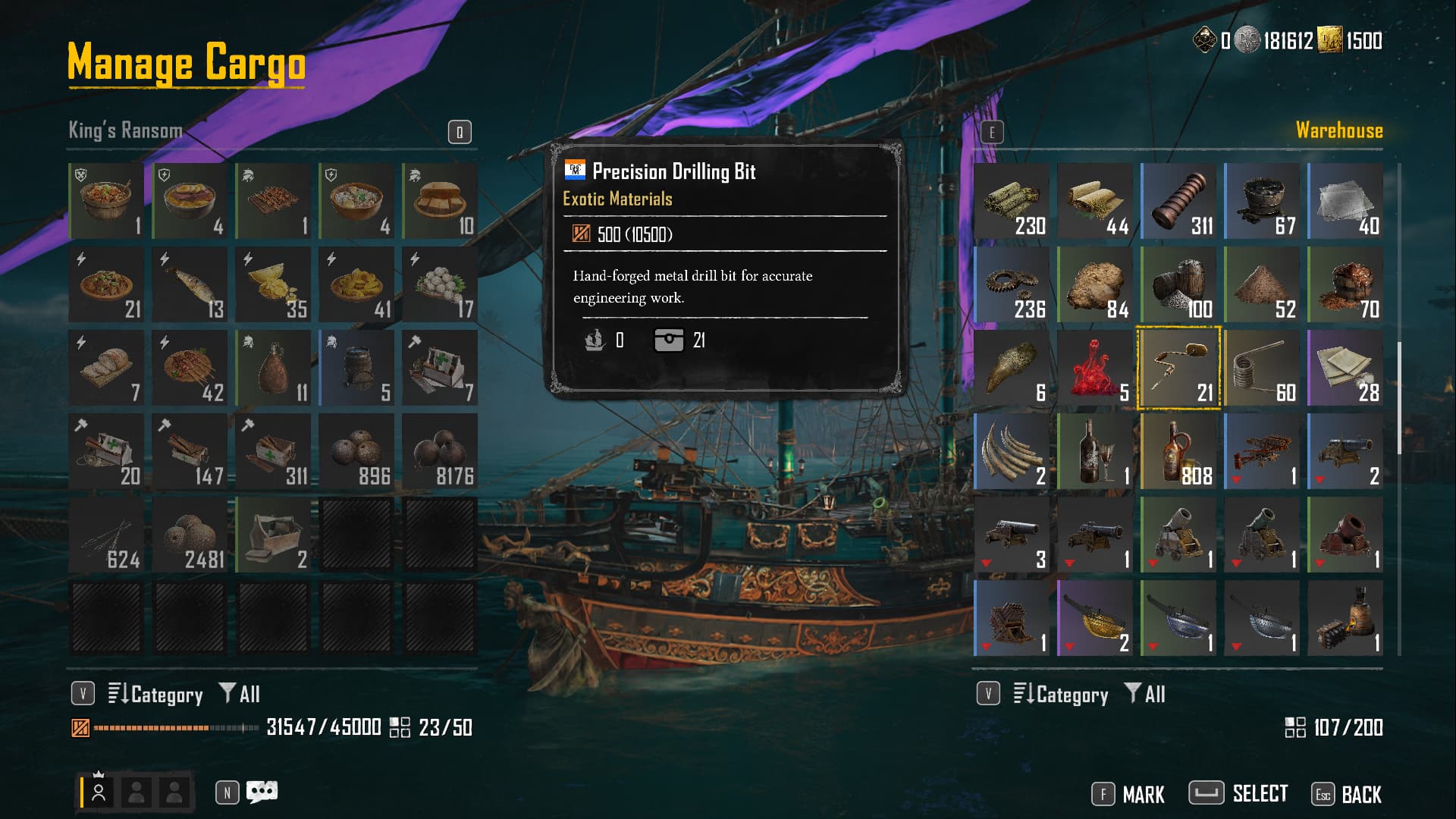This screenshot has height=819, width=1456.
Task: Open the chat speech bubble icon
Action: (262, 792)
